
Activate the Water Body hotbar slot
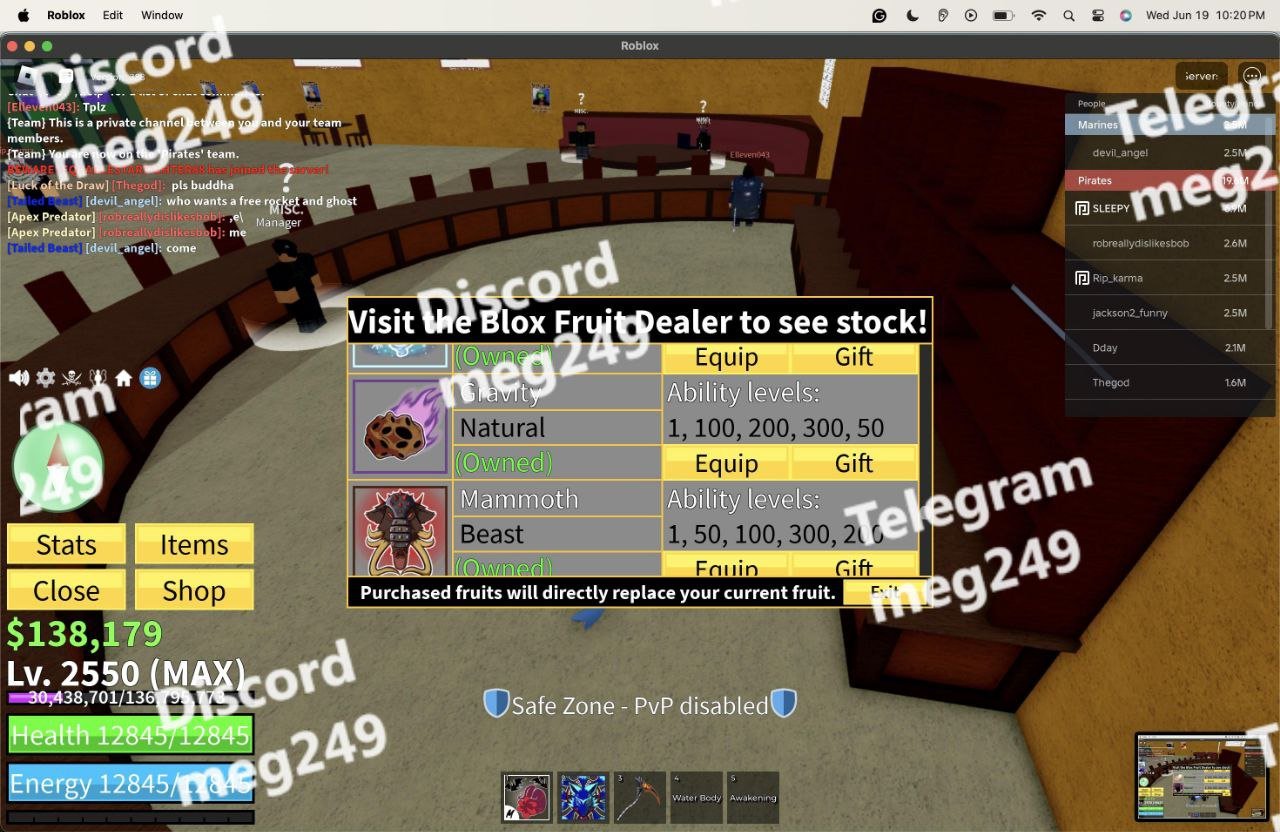click(x=696, y=797)
